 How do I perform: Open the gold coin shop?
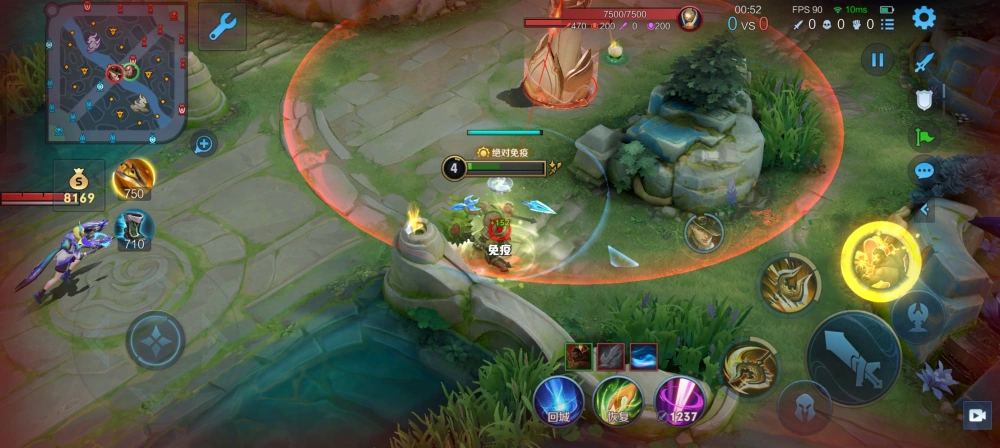pyautogui.click(x=78, y=183)
